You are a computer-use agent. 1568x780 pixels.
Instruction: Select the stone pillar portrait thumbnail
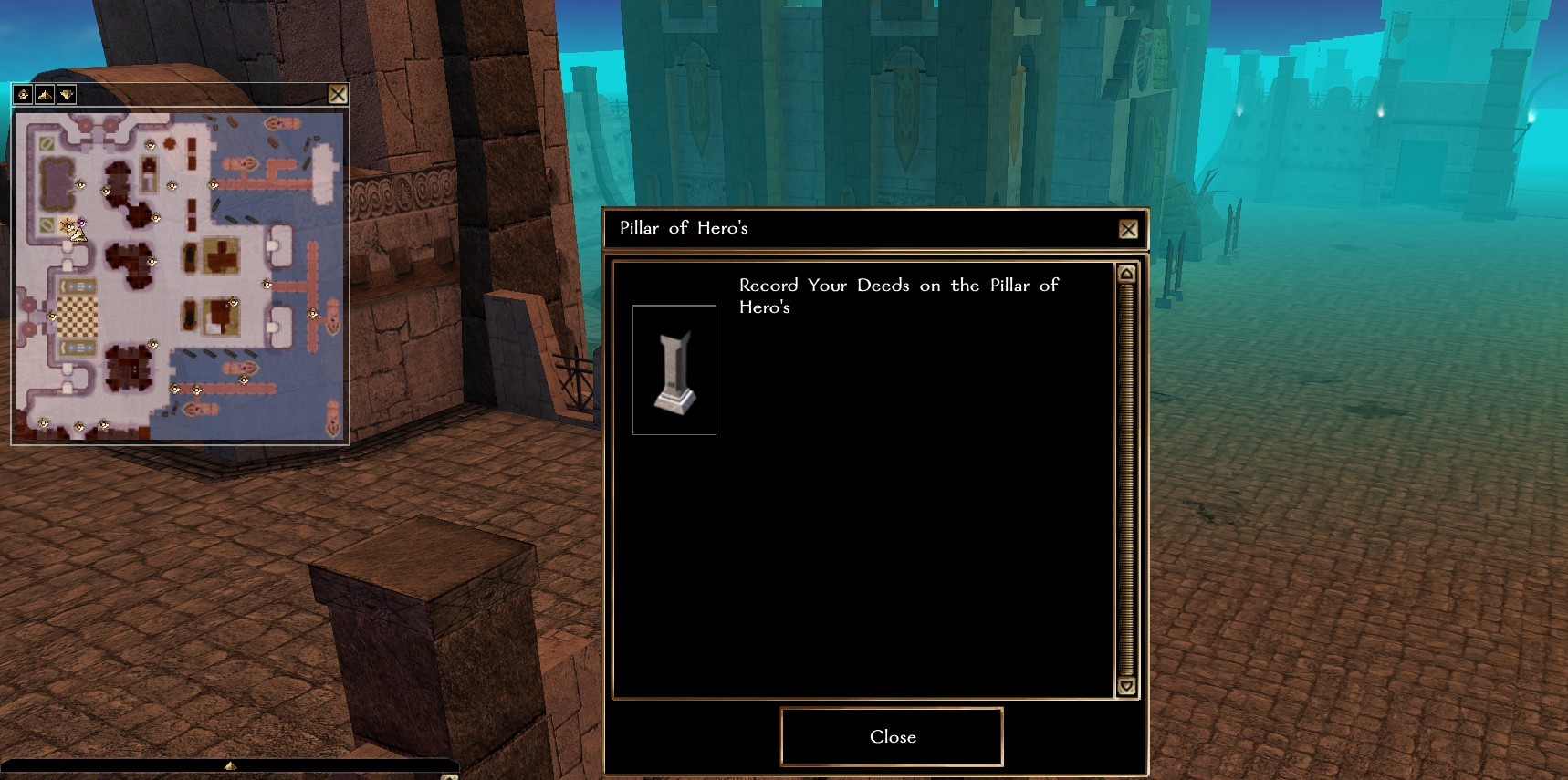coord(674,369)
